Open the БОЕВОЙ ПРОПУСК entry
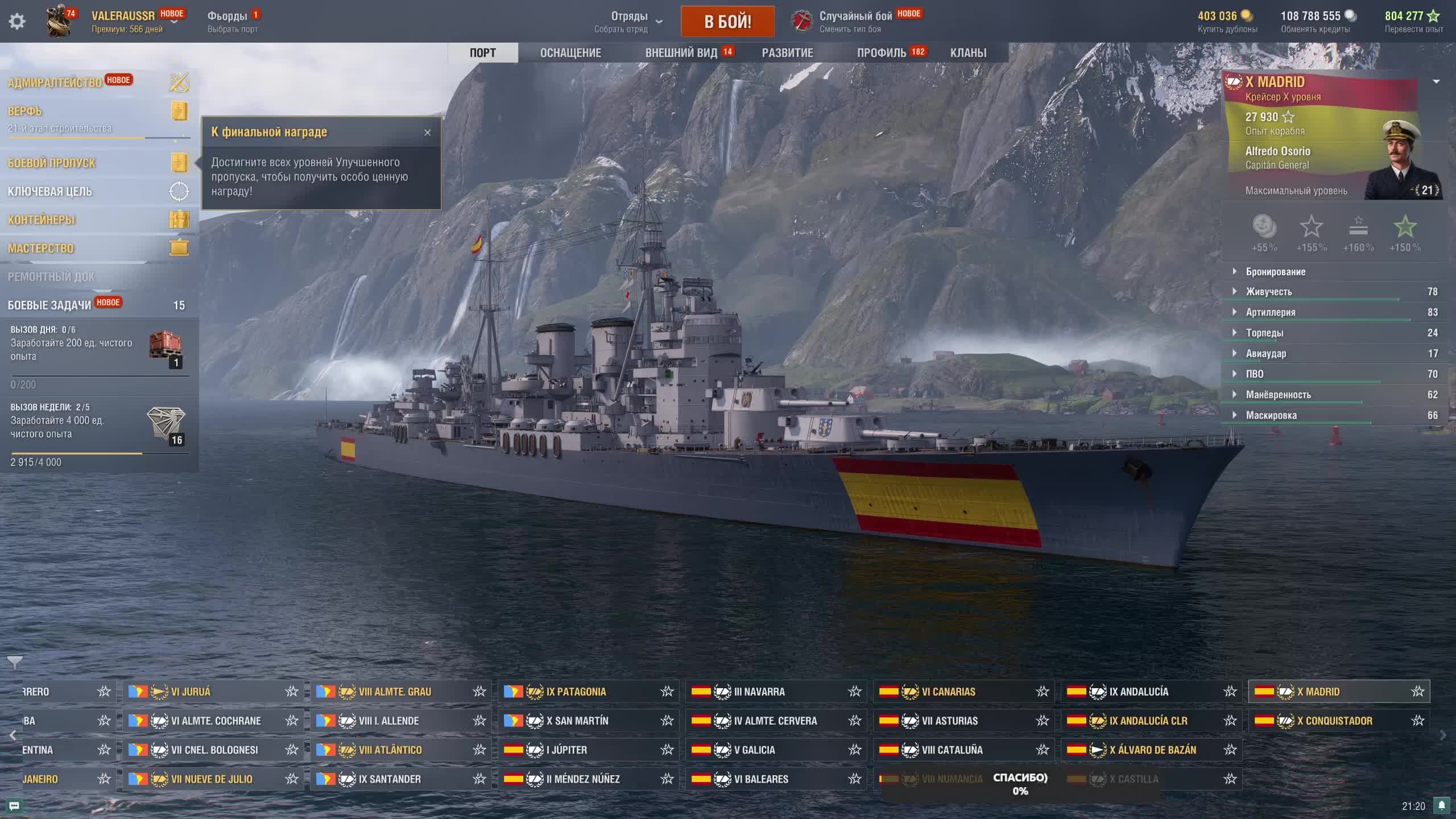This screenshot has height=819, width=1456. coord(52,163)
